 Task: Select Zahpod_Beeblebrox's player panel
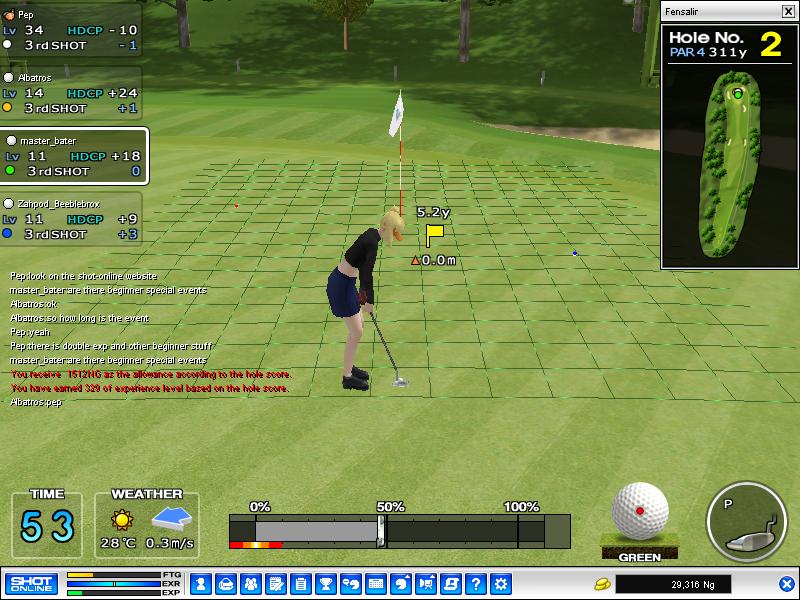tap(70, 218)
